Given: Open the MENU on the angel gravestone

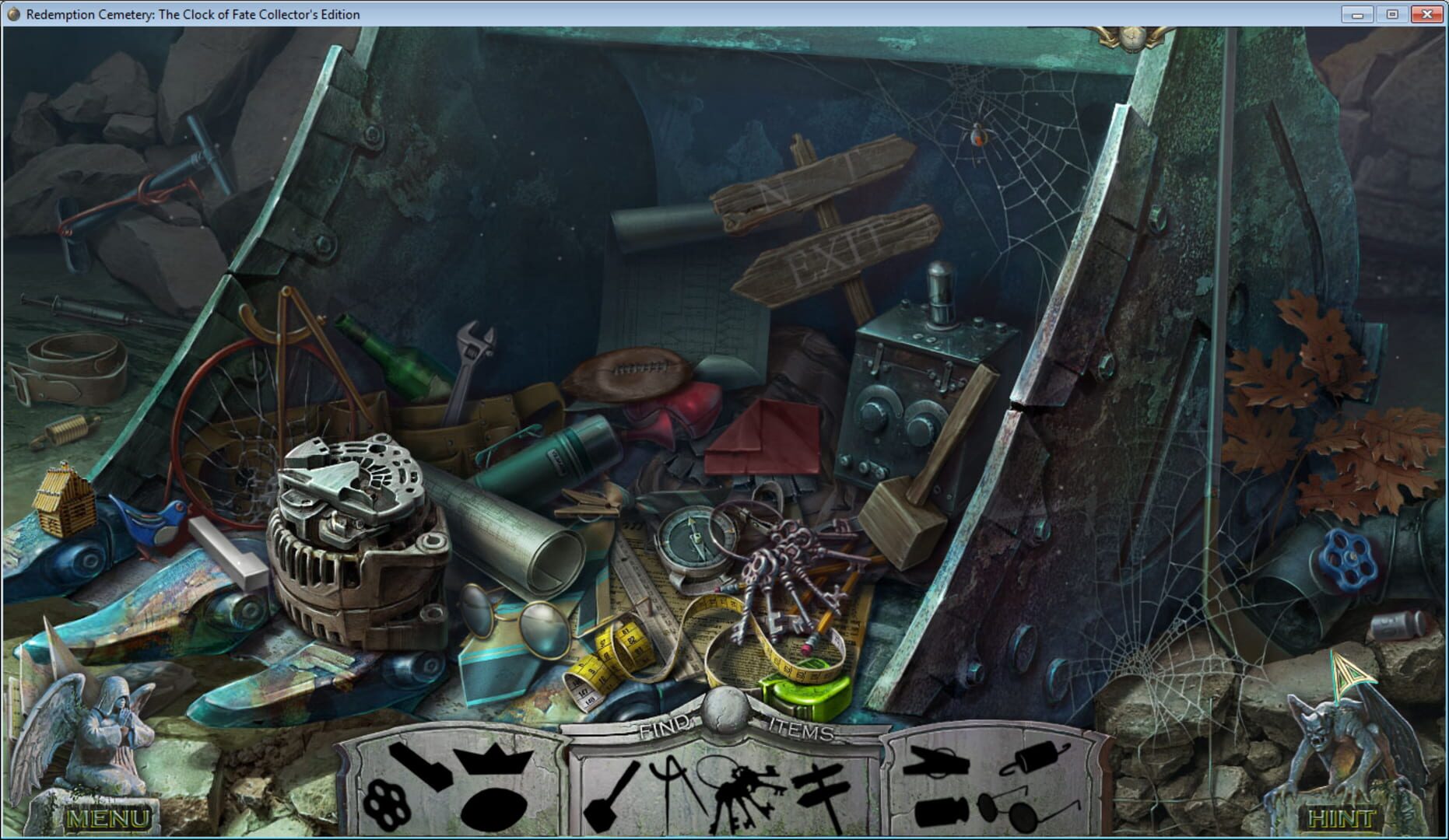Looking at the screenshot, I should (x=109, y=818).
